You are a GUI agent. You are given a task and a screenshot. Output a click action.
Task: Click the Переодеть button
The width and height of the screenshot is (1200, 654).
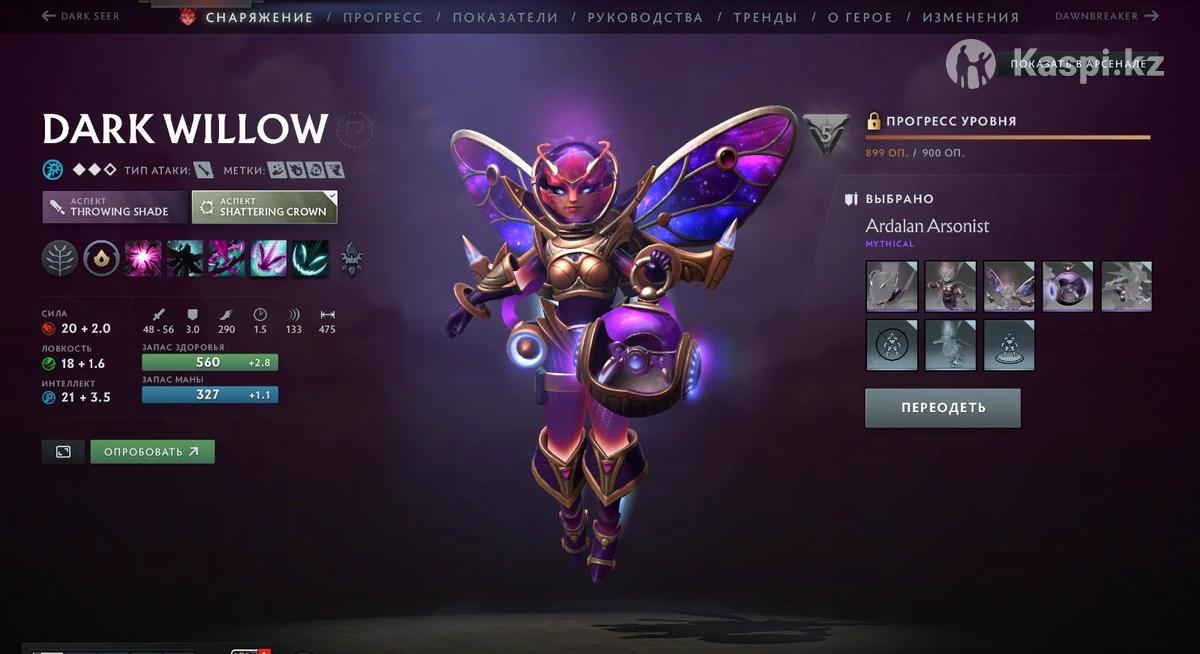click(942, 407)
